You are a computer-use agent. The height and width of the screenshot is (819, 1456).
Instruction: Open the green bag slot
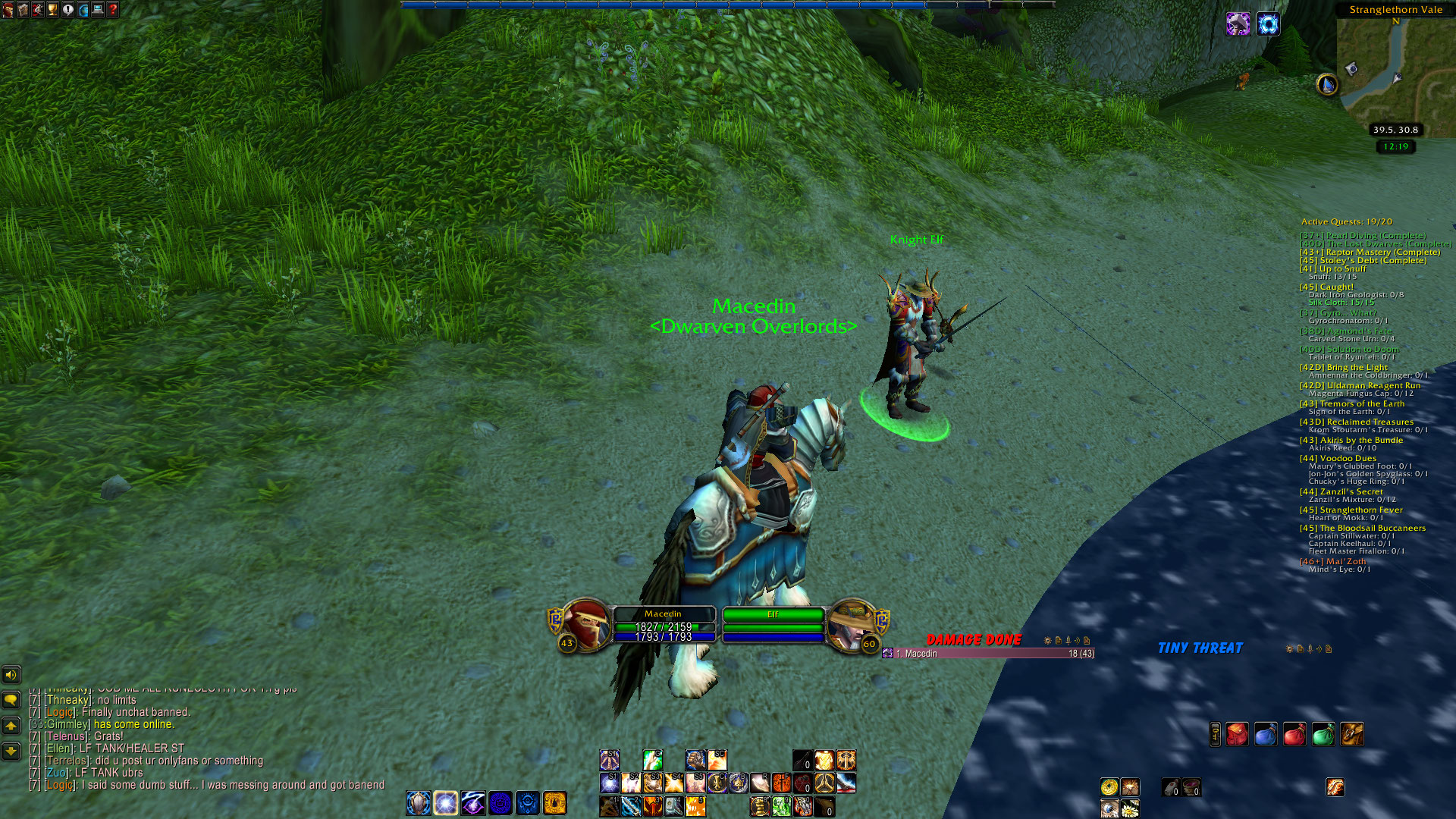tap(1323, 734)
